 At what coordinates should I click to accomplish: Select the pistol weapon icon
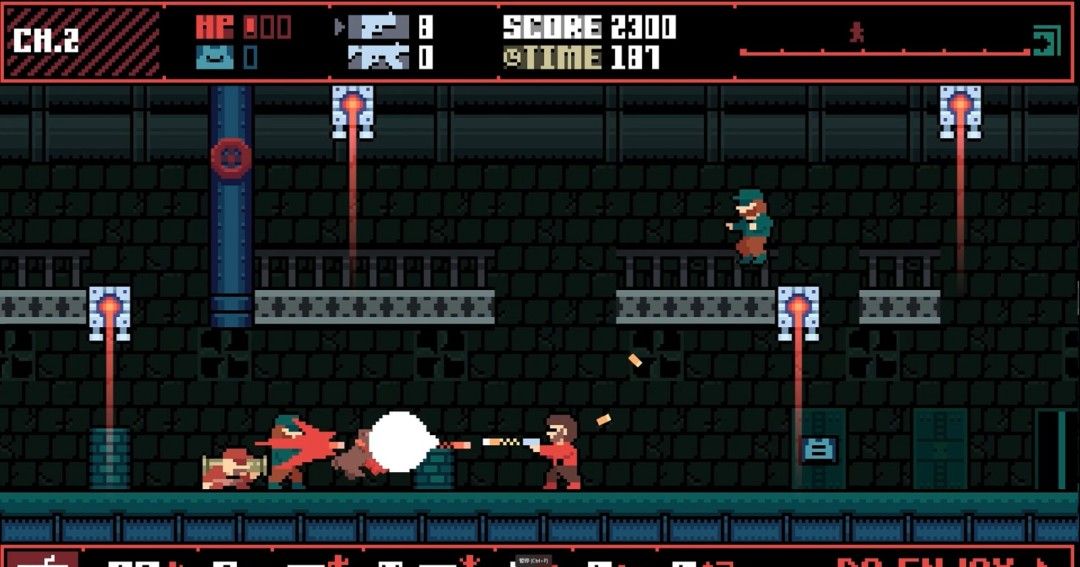[379, 27]
